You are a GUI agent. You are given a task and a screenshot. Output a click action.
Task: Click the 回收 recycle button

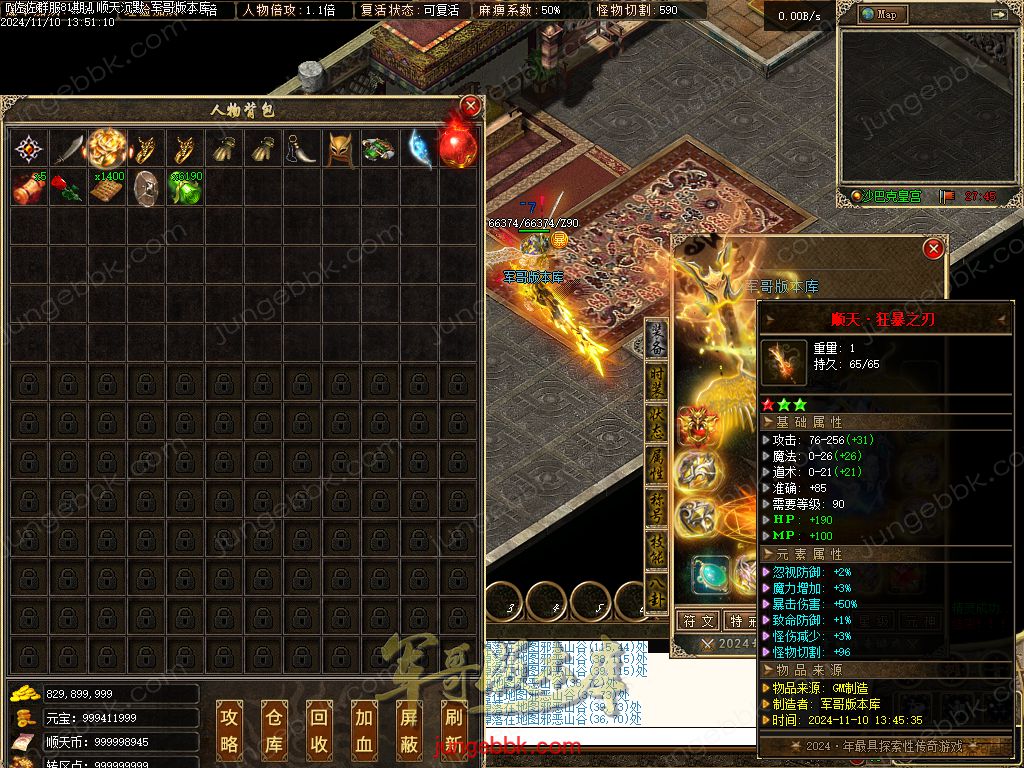coord(318,729)
